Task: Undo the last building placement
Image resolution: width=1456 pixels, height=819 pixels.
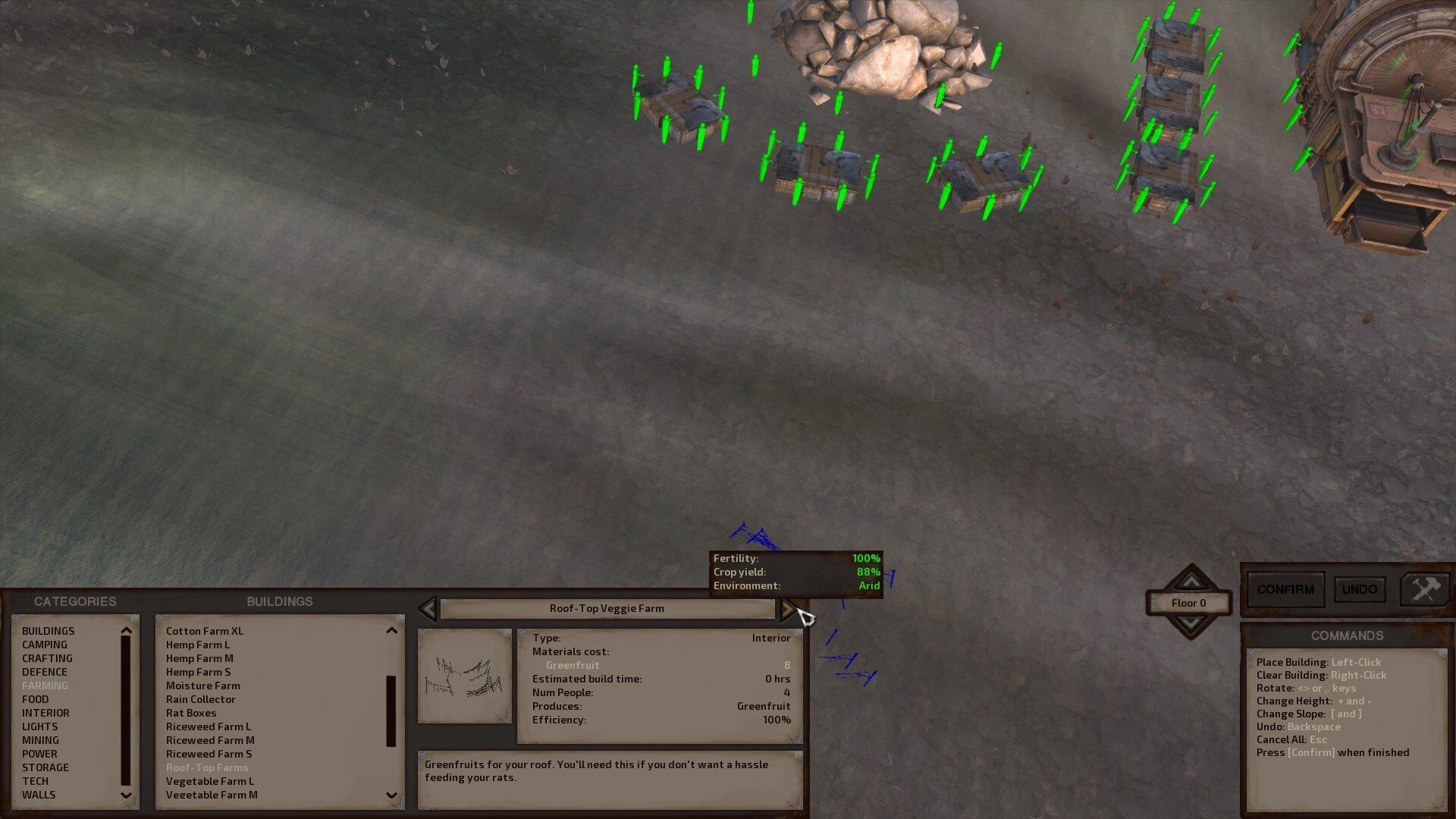Action: (x=1359, y=590)
